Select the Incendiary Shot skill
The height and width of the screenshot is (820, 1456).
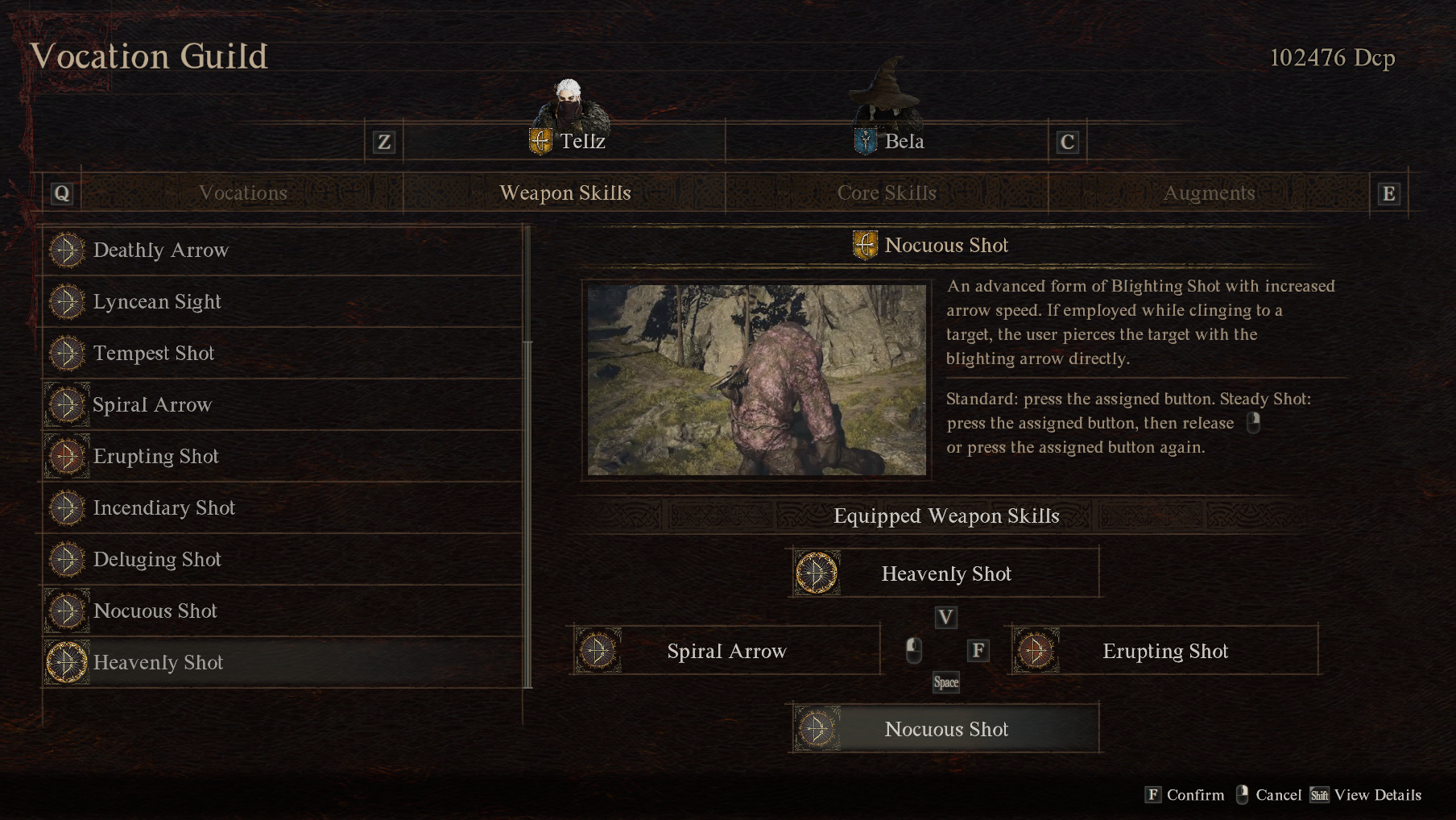(x=282, y=508)
